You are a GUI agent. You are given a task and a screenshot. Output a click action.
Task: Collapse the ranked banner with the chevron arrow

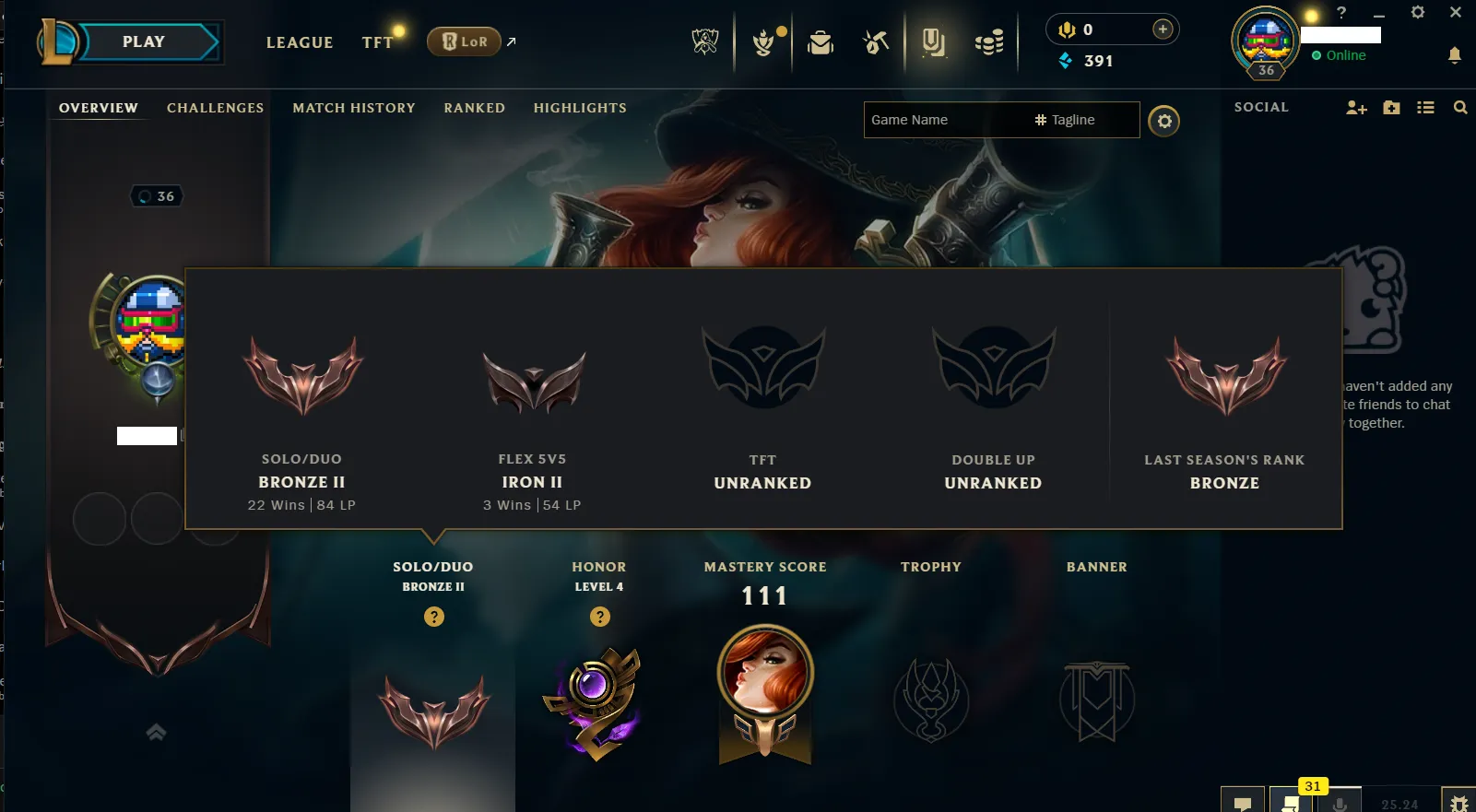[155, 732]
